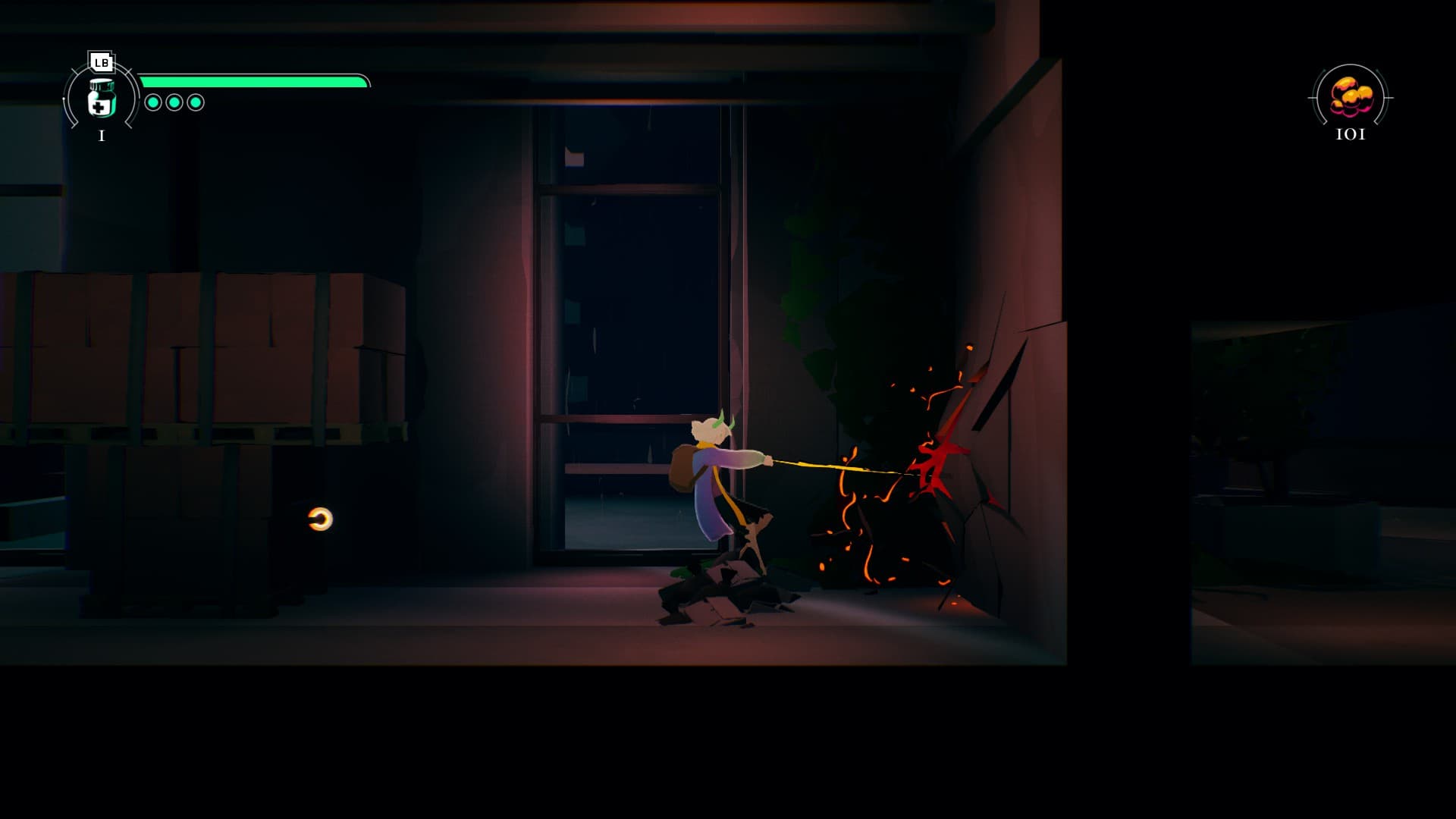The height and width of the screenshot is (819, 1456).
Task: Click the stacked crates on the left
Action: coord(197,356)
